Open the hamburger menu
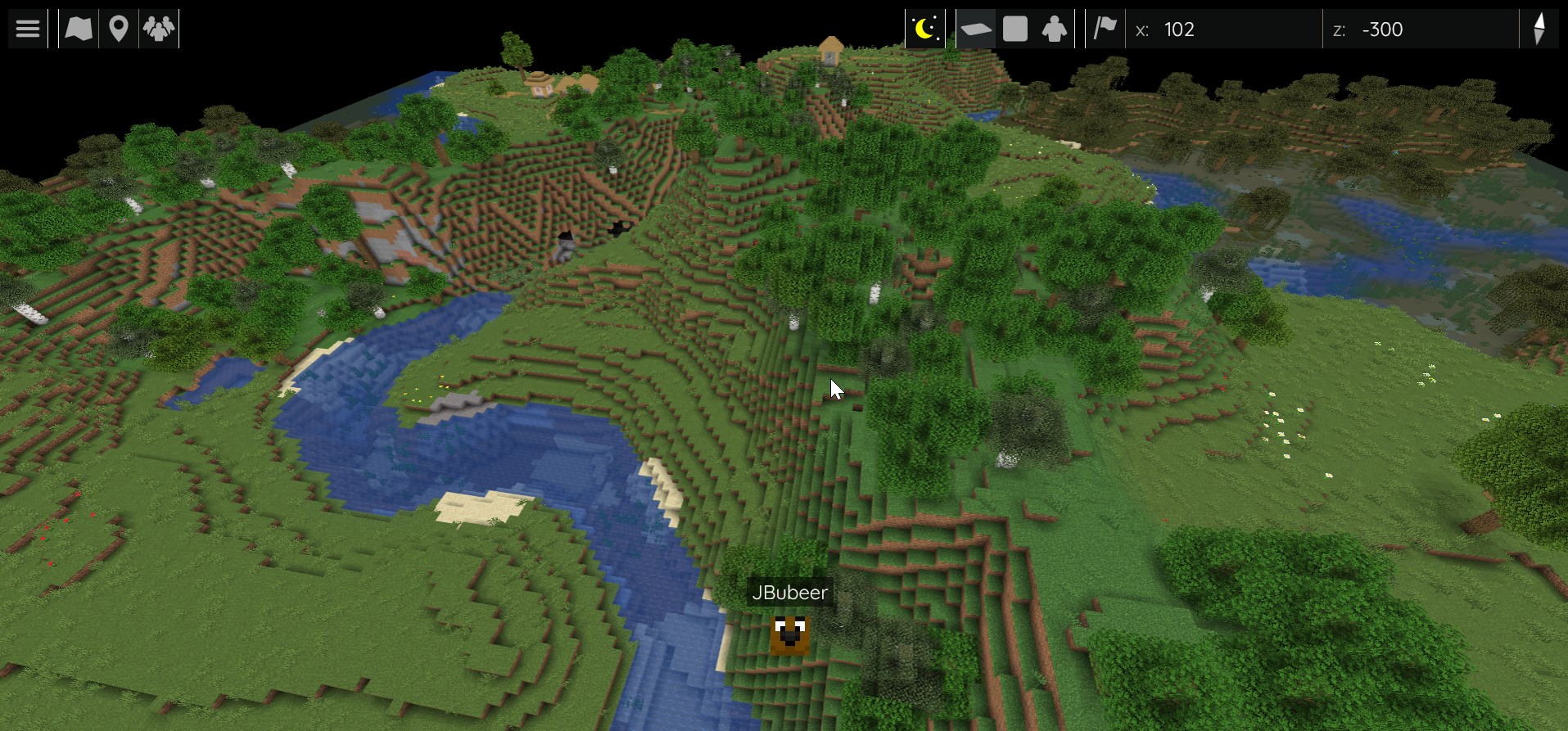 28,29
